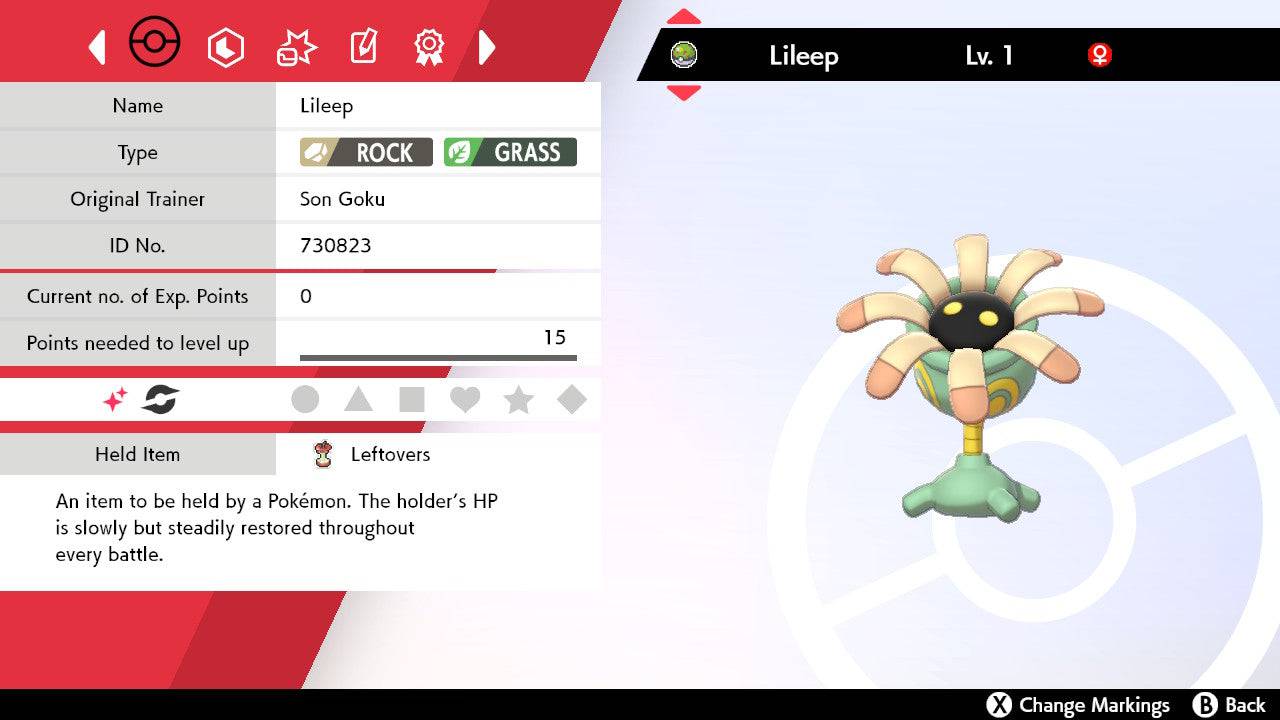Screen dimensions: 1280x720
Task: Switch to the hexagon stats tab
Action: 225,47
